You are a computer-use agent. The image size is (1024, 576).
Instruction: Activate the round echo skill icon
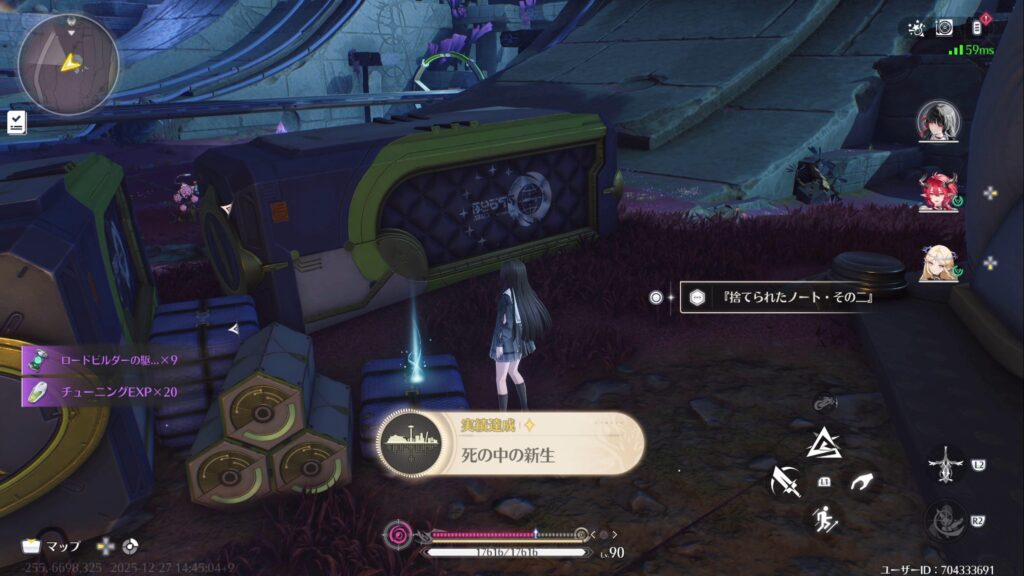coord(944,520)
